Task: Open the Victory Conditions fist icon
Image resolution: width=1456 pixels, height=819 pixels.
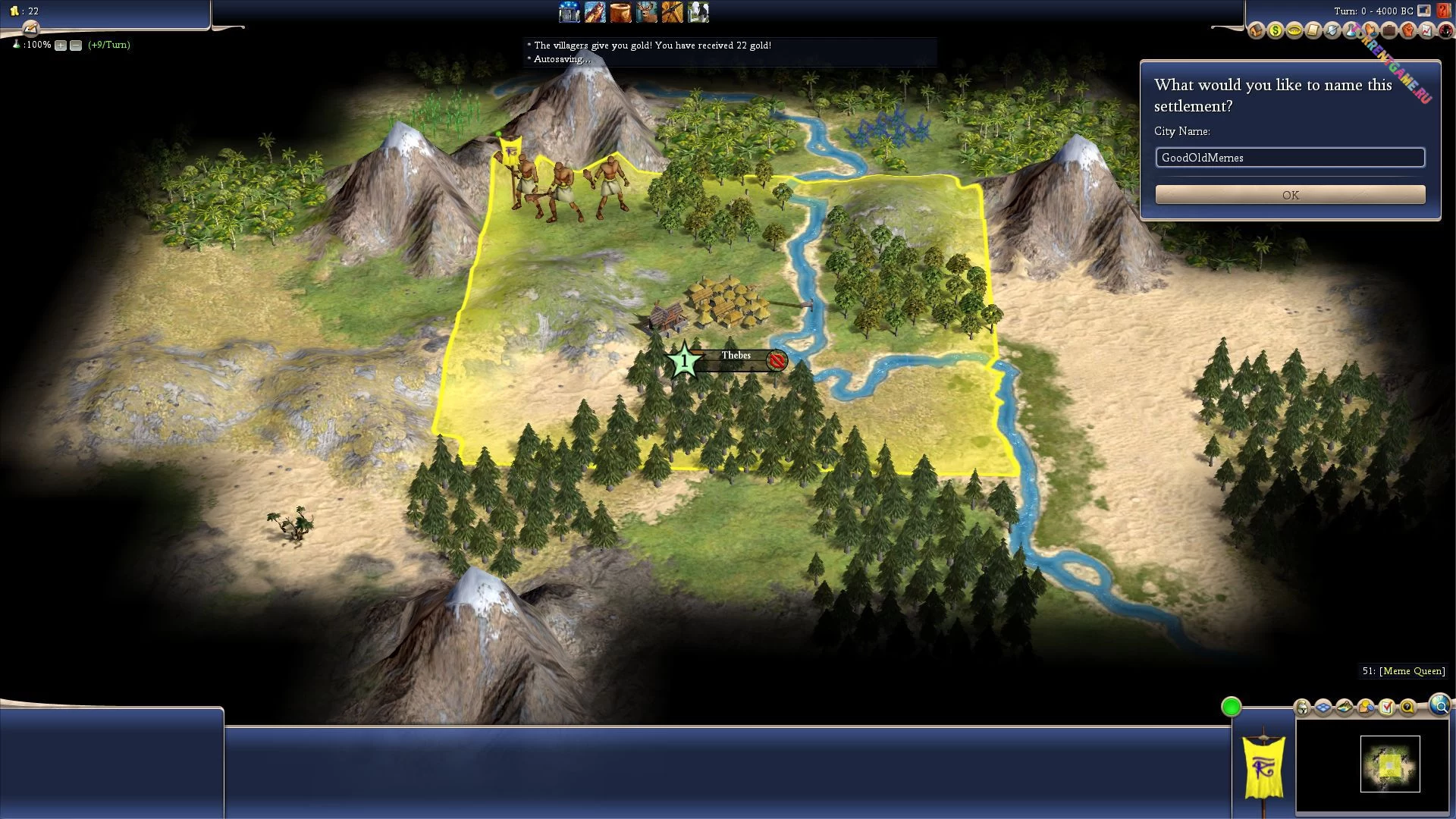Action: [1408, 31]
